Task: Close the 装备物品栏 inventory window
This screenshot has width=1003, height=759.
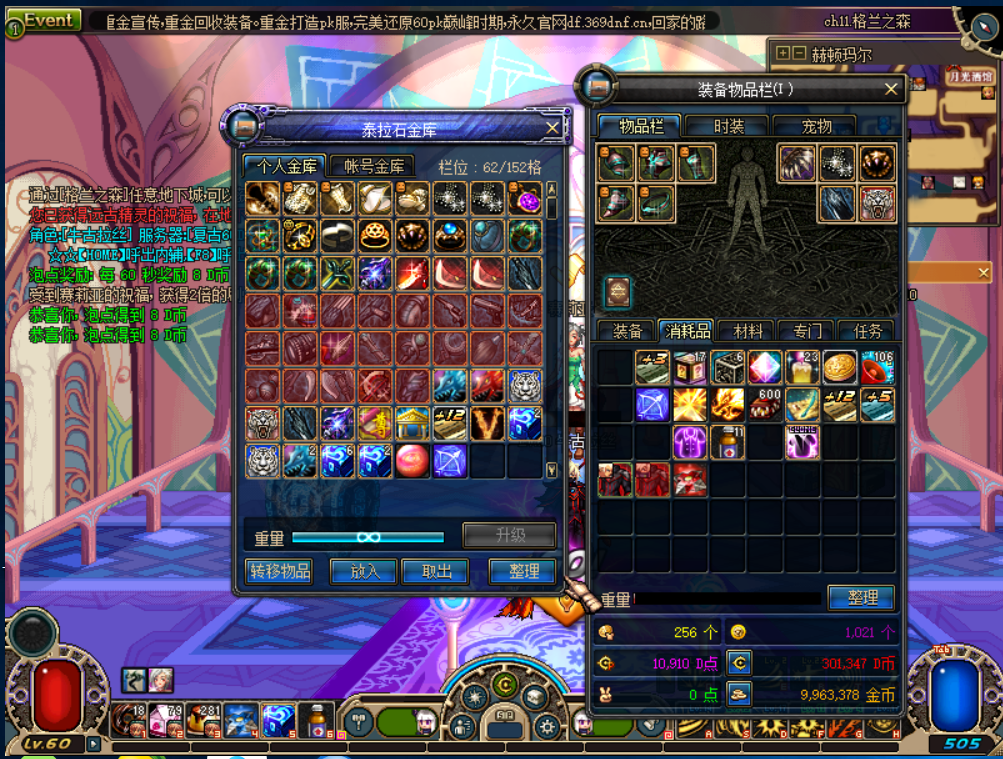Action: (x=891, y=89)
